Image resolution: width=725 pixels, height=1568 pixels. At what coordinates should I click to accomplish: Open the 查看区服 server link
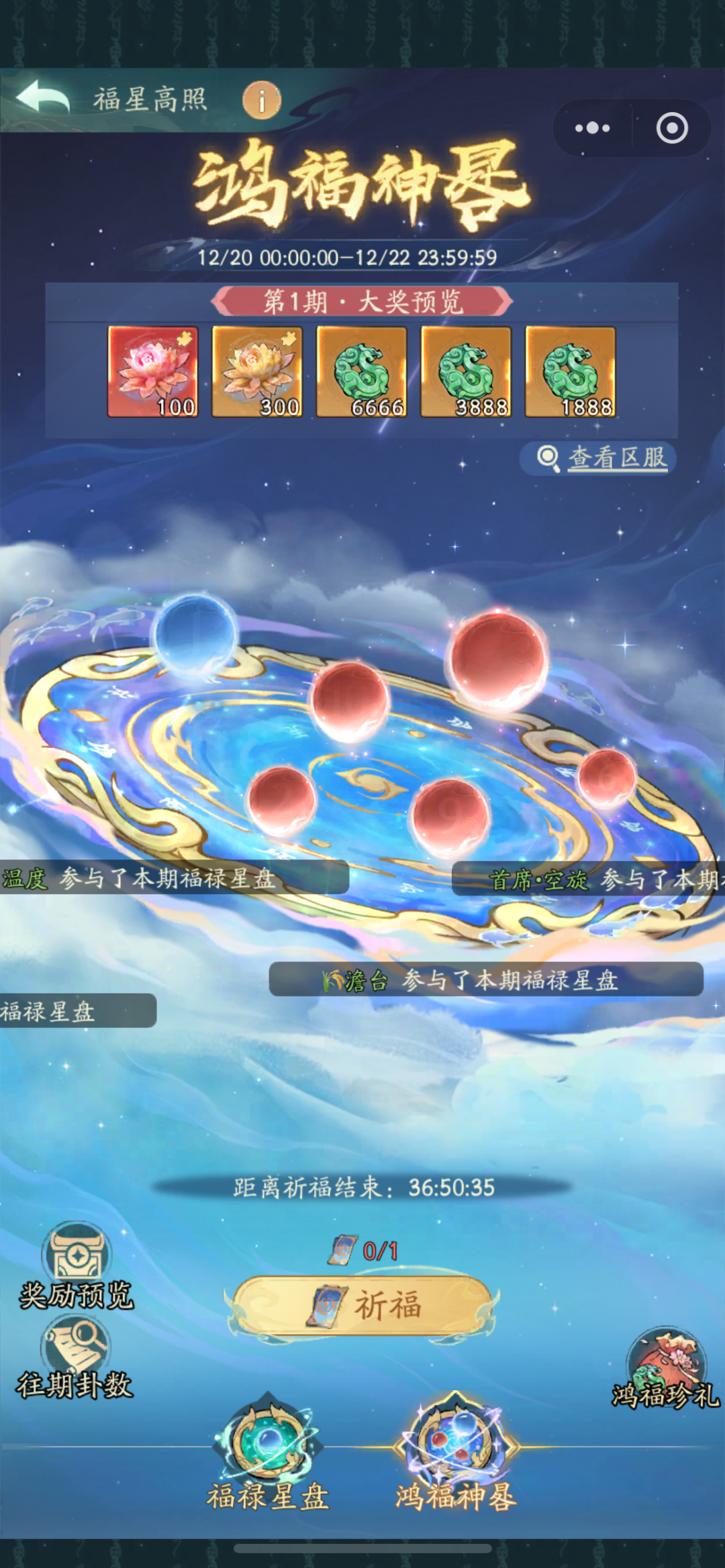coord(604,458)
